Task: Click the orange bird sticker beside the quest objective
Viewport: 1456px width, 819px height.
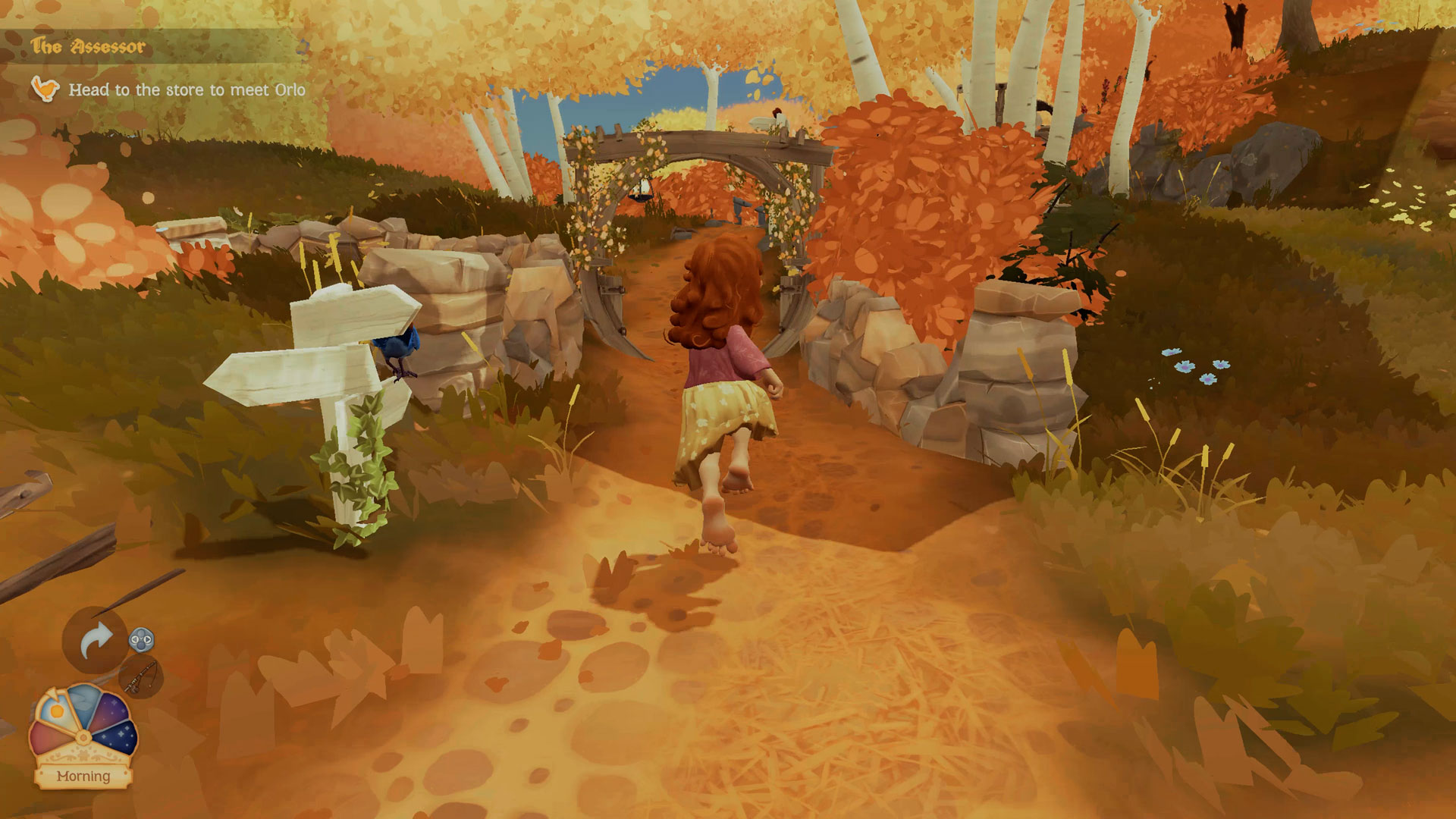Action: [x=45, y=89]
